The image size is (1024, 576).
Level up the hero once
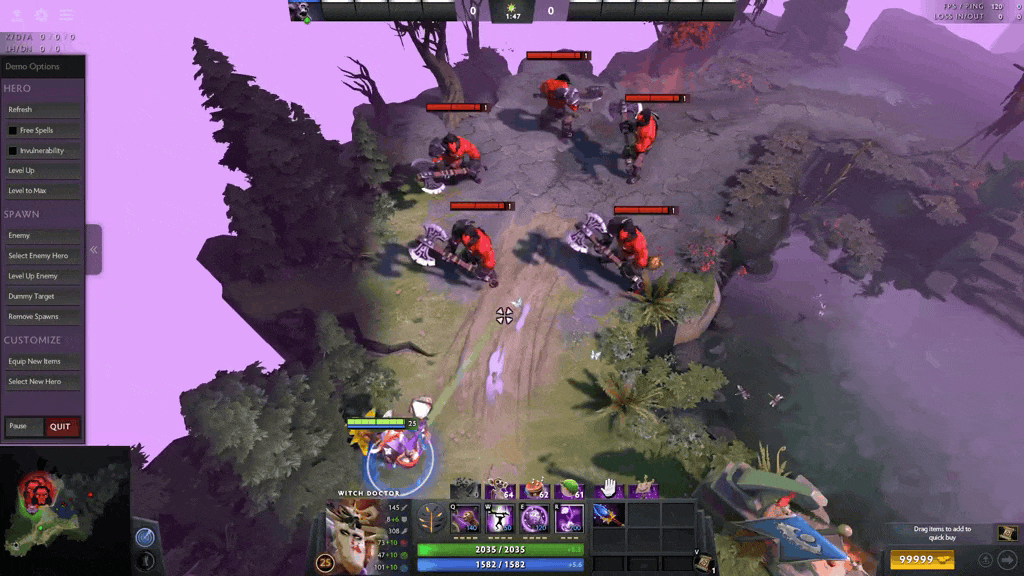point(42,171)
